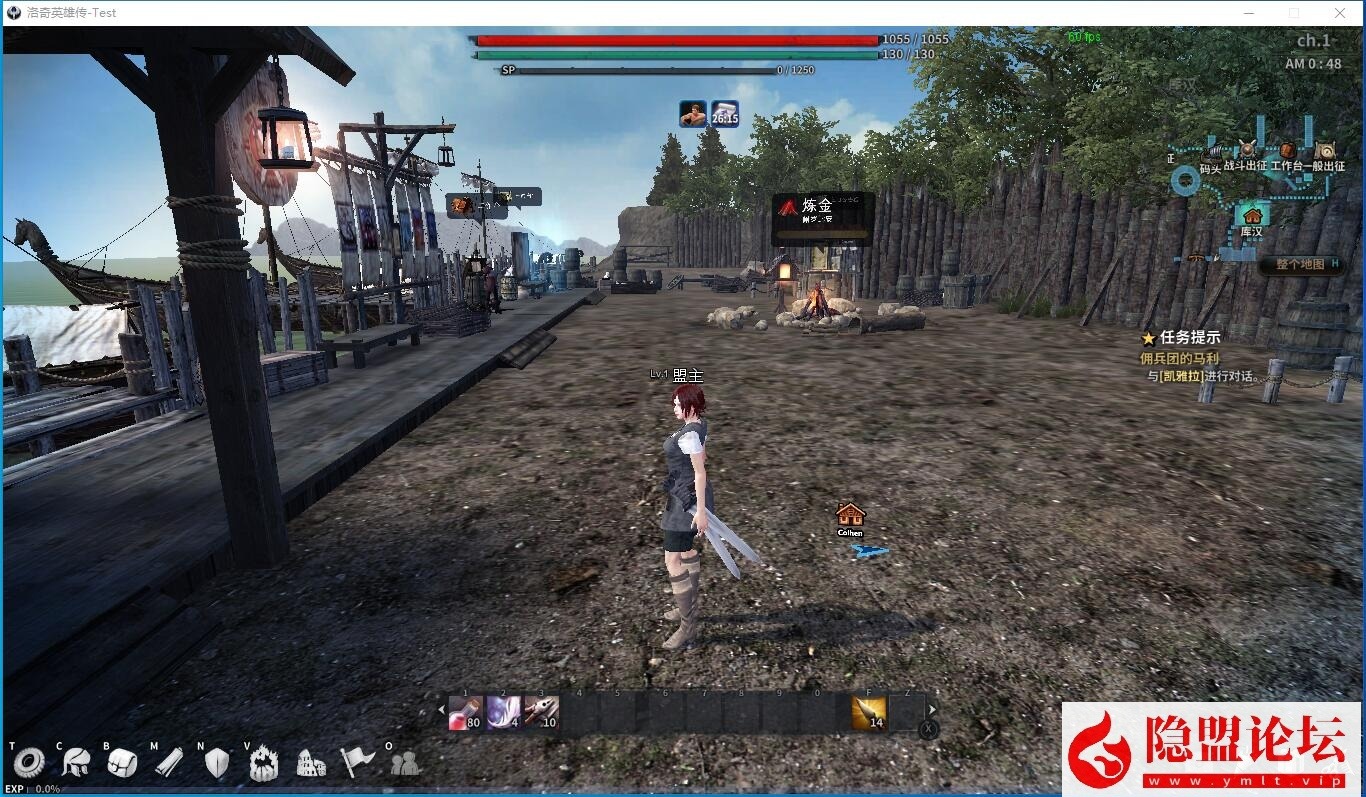The width and height of the screenshot is (1366, 797).
Task: Close the game window
Action: (1340, 13)
